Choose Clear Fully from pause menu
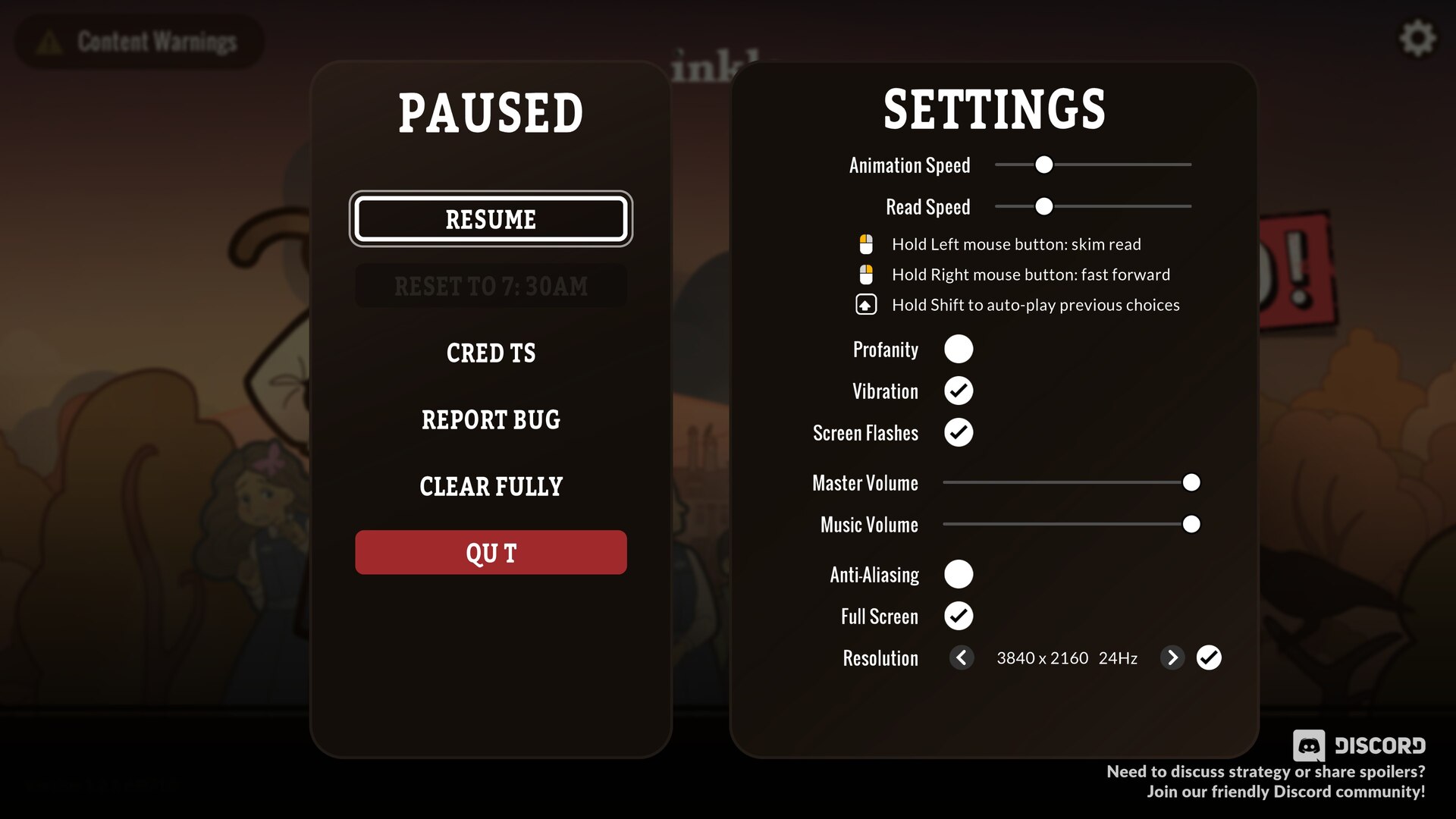1456x819 pixels. click(x=491, y=487)
